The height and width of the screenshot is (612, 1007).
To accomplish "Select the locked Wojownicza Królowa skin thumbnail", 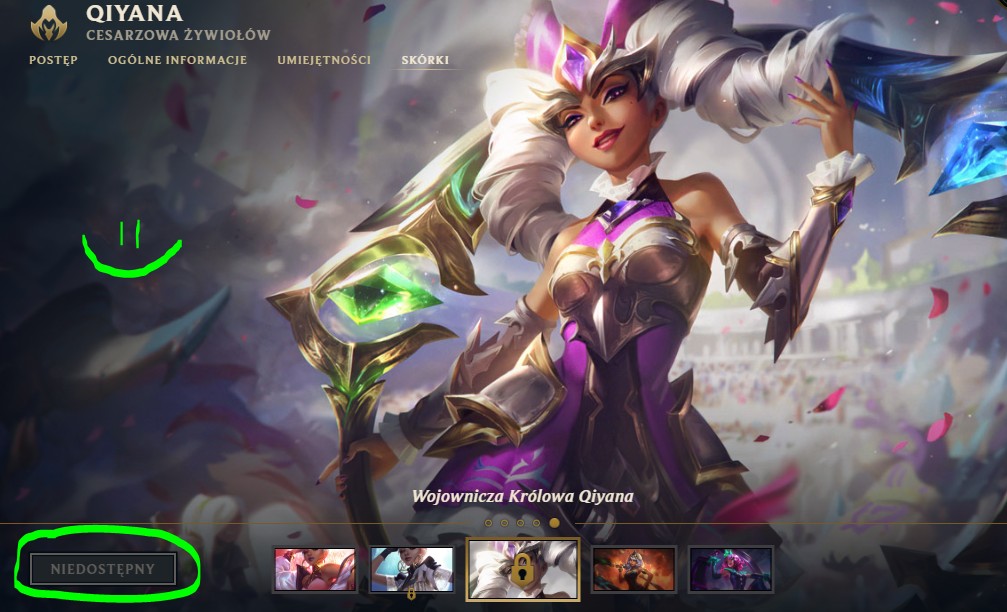I will pos(524,569).
